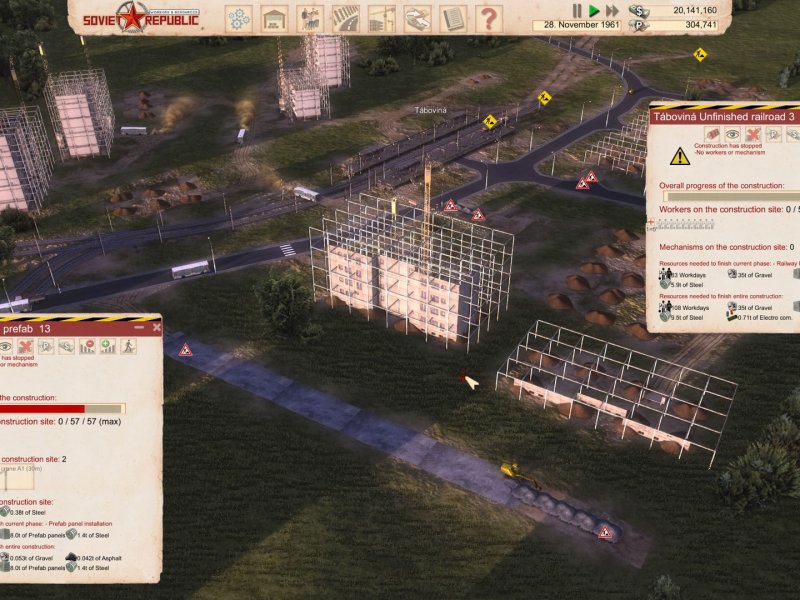Open the buildings construction menu icon
The image size is (800, 600).
pyautogui.click(x=273, y=18)
